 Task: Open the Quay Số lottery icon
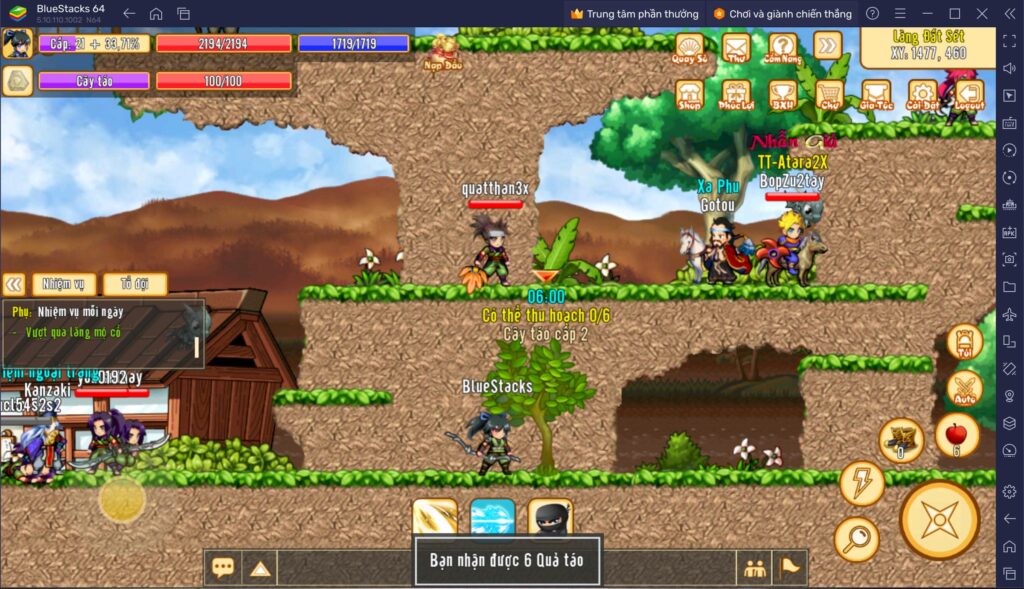click(x=689, y=47)
